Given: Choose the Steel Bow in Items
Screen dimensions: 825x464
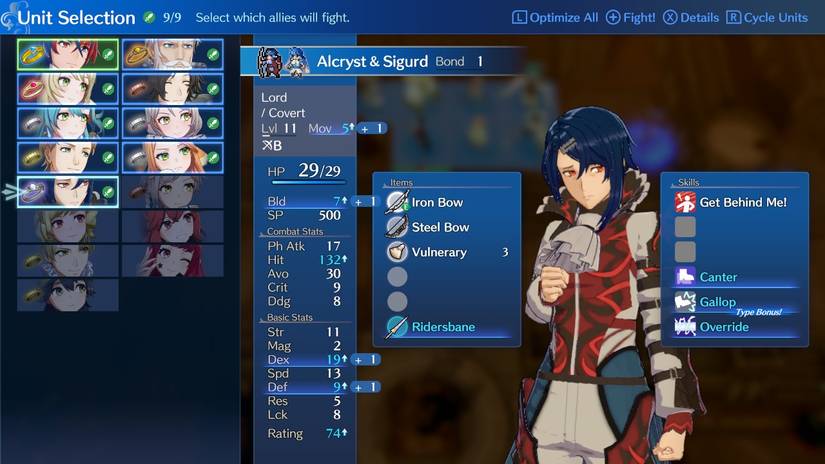Looking at the screenshot, I should (x=440, y=227).
